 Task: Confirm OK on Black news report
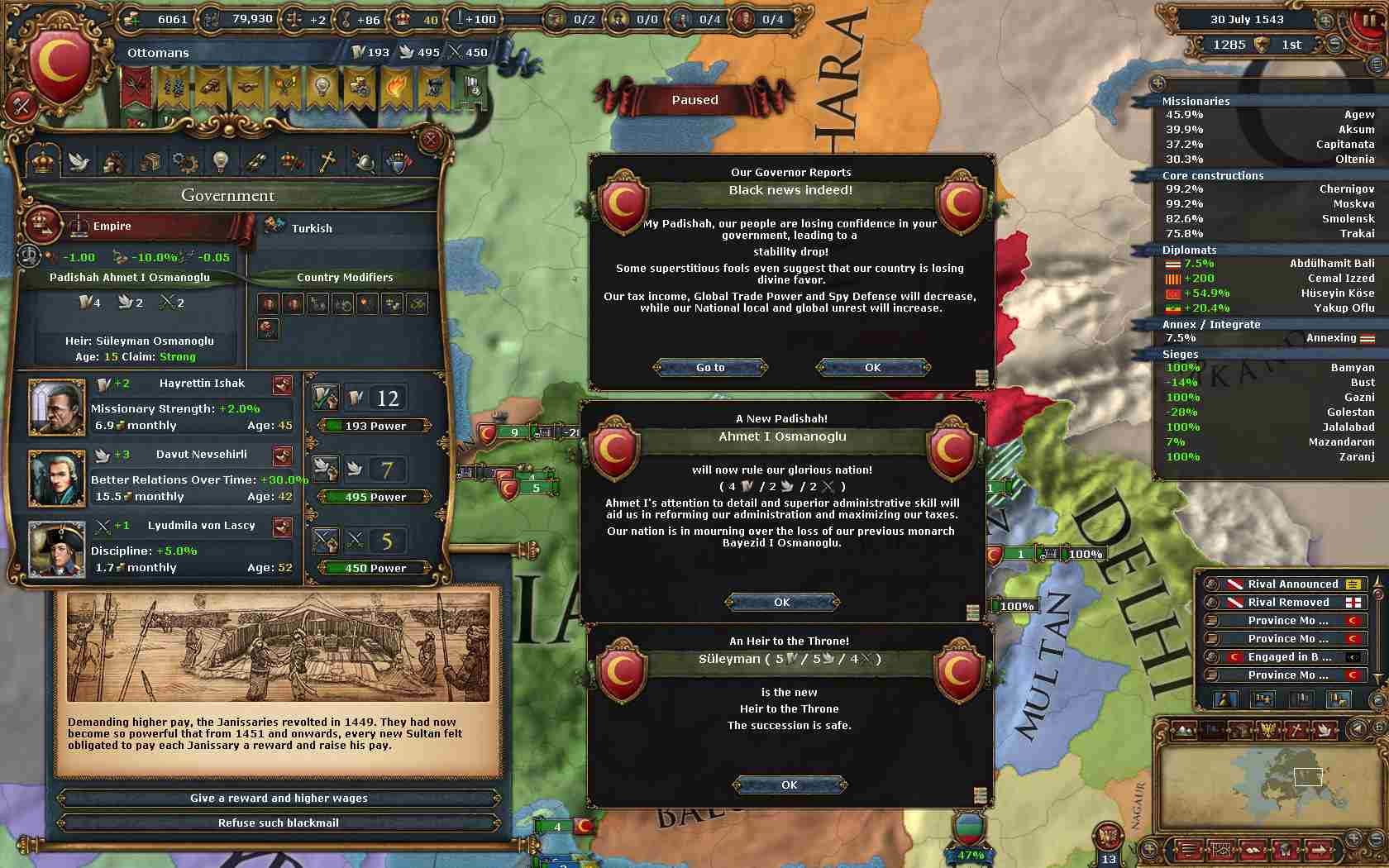[x=872, y=367]
